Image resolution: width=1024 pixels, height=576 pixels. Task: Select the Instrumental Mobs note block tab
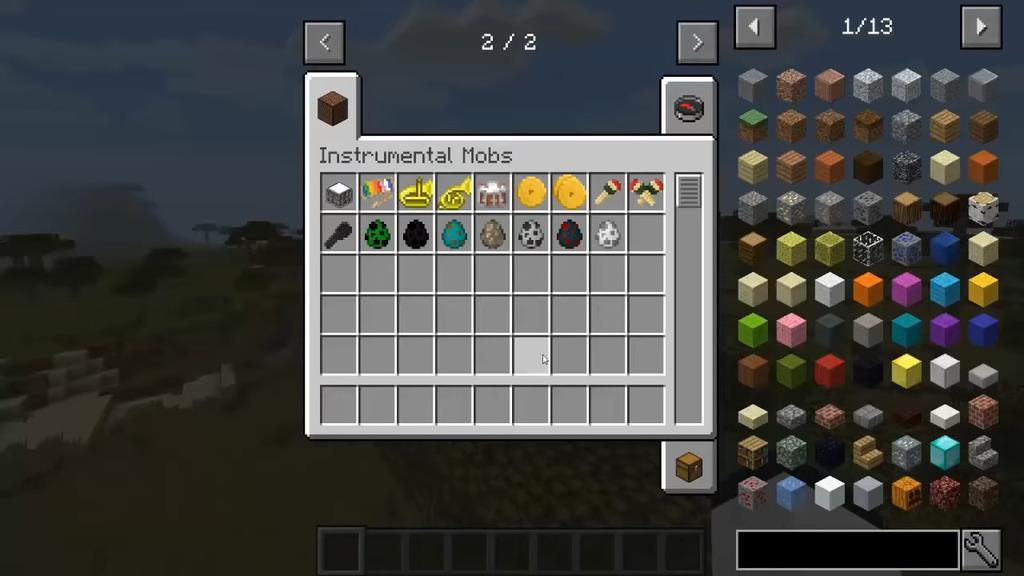pos(332,108)
